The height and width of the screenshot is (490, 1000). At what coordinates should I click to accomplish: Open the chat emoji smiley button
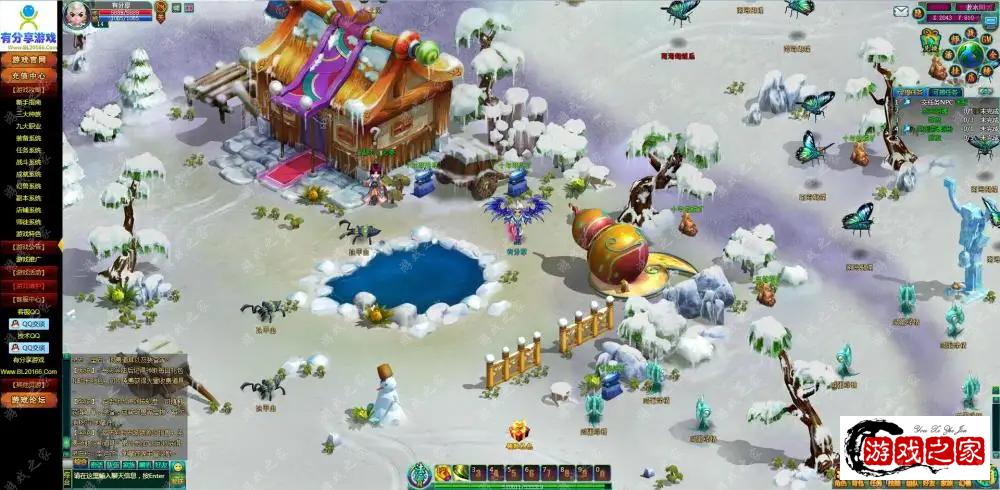click(x=177, y=465)
